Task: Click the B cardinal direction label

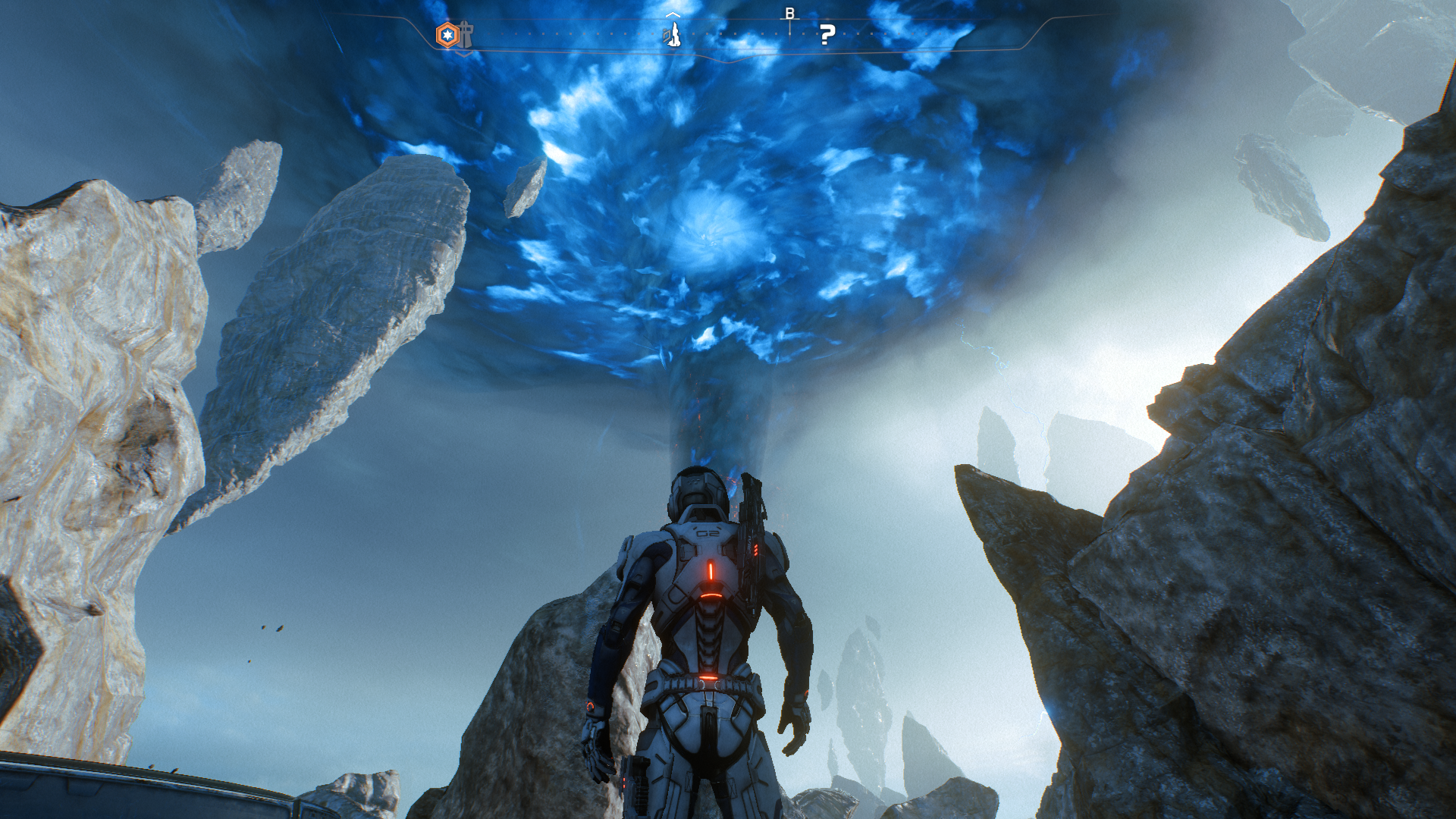Action: pyautogui.click(x=791, y=13)
